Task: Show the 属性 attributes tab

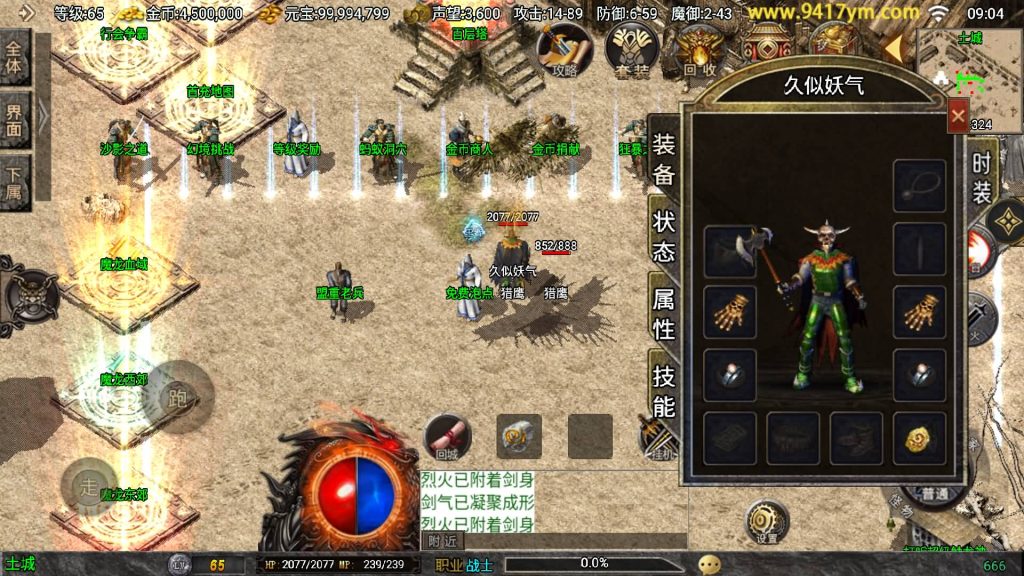Action: pyautogui.click(x=664, y=313)
